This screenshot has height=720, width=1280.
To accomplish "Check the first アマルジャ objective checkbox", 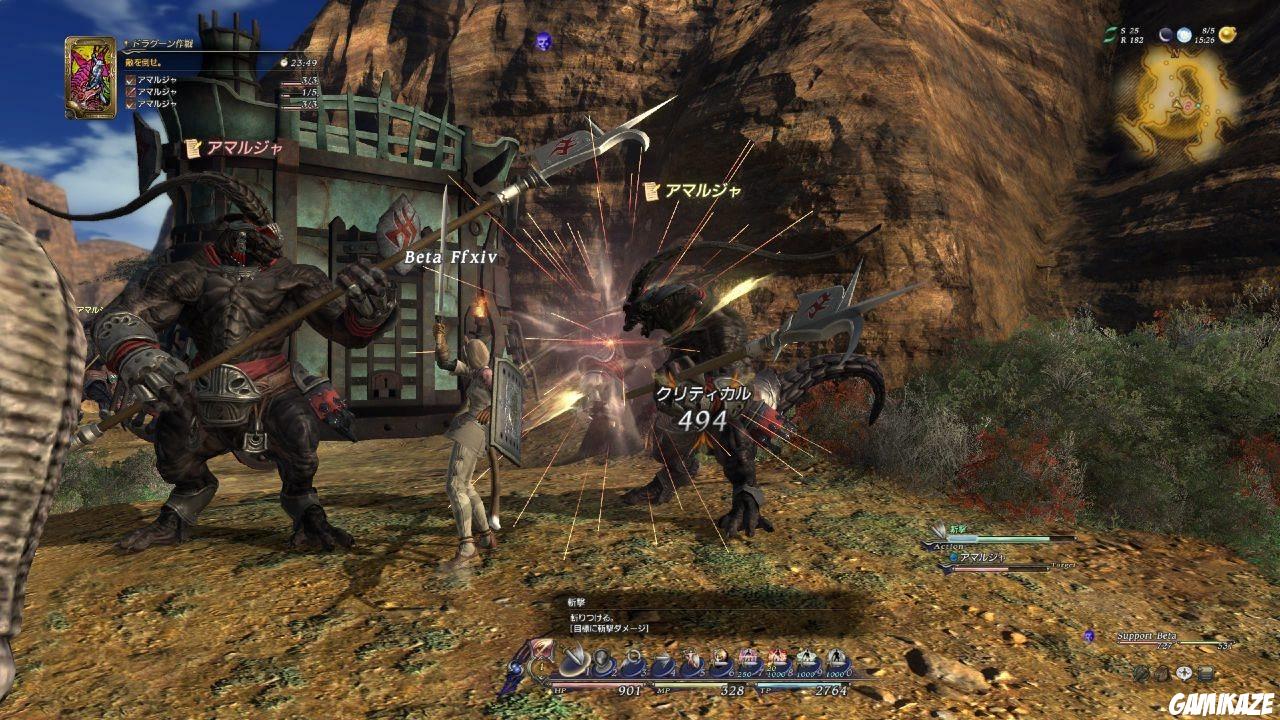I will point(130,80).
